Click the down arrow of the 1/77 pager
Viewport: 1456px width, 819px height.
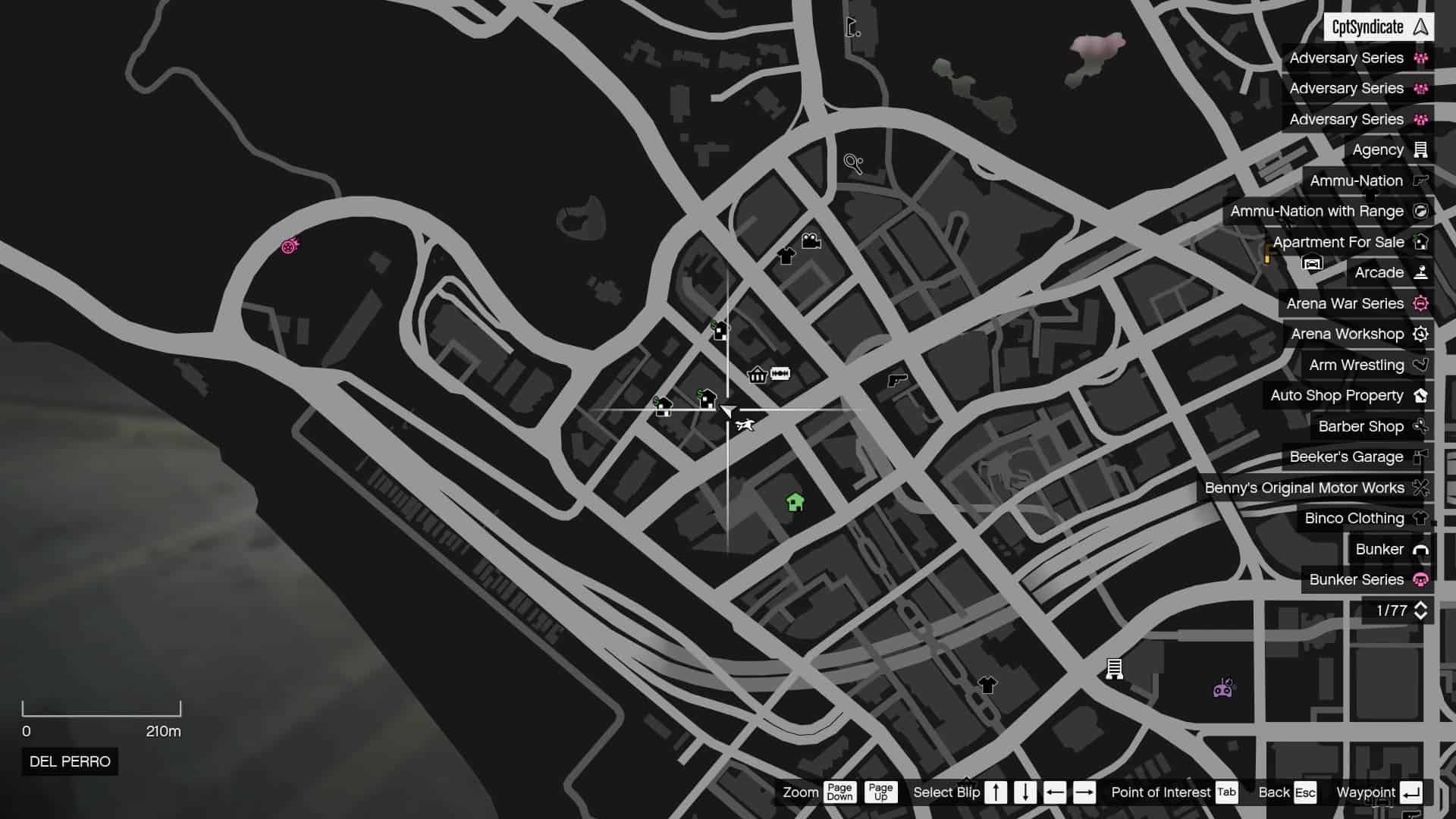click(x=1420, y=617)
